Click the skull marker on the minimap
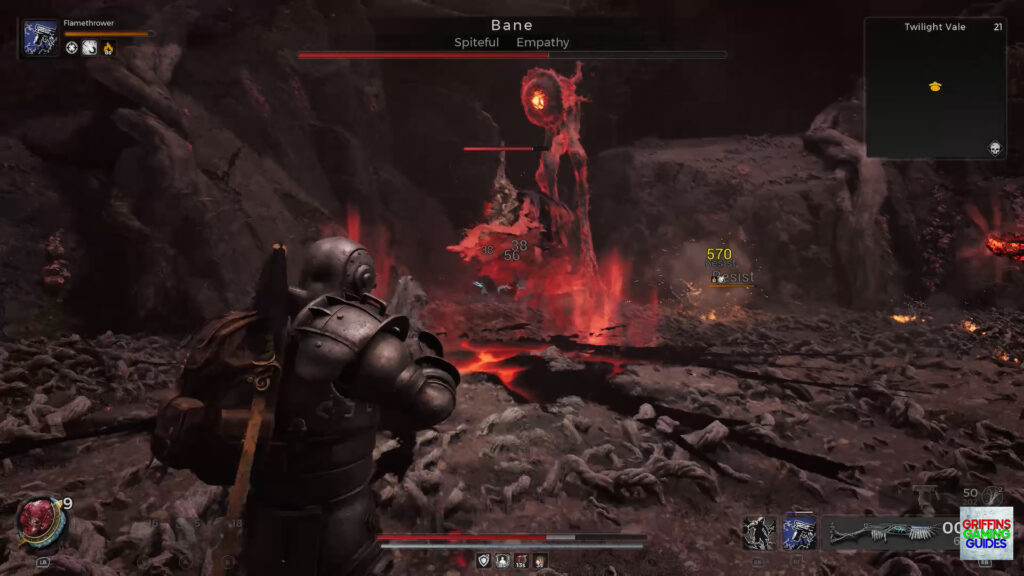Image resolution: width=1024 pixels, height=576 pixels. (x=995, y=148)
